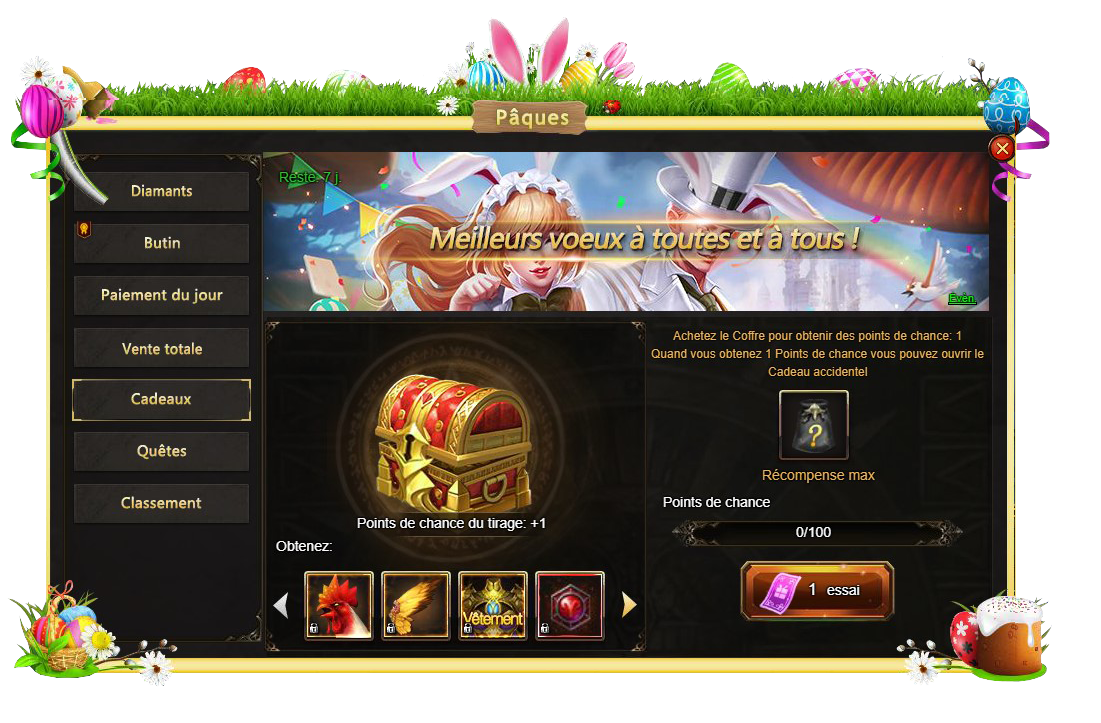This screenshot has width=1101, height=723.
Task: Show next rewards with right arrow
Action: (x=629, y=604)
